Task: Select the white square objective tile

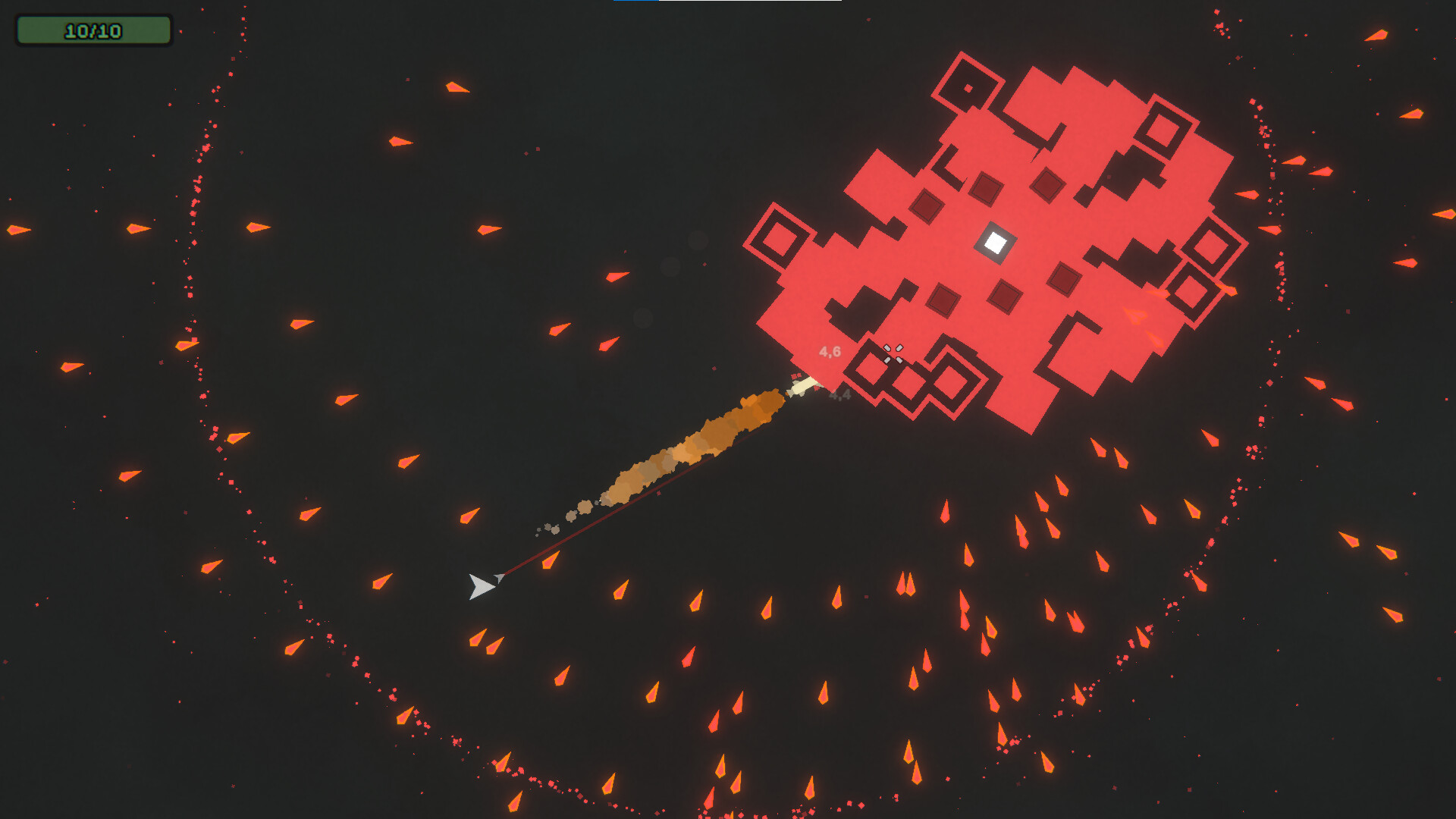Action: (x=995, y=242)
